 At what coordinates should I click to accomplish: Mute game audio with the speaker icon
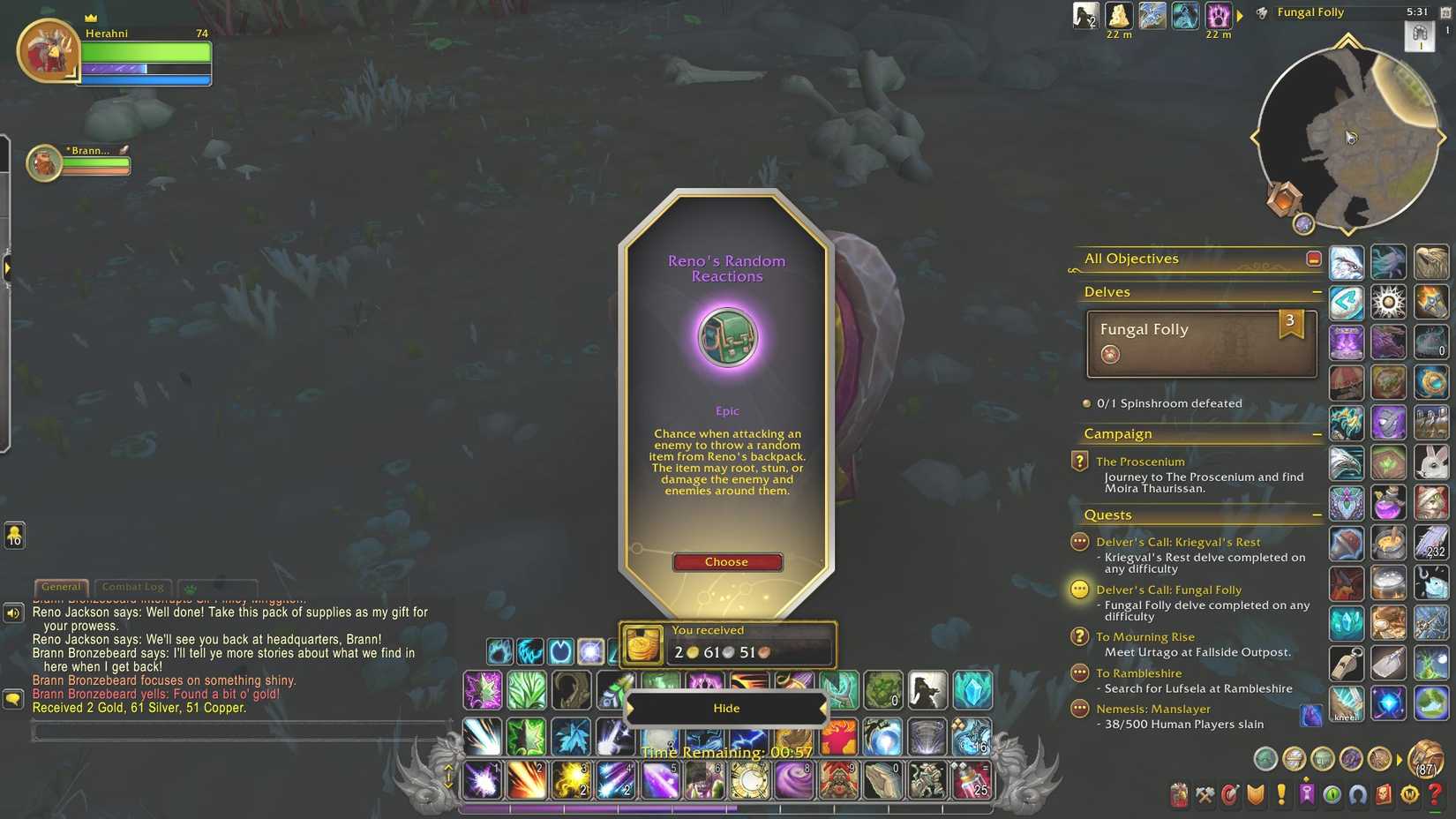tap(12, 612)
